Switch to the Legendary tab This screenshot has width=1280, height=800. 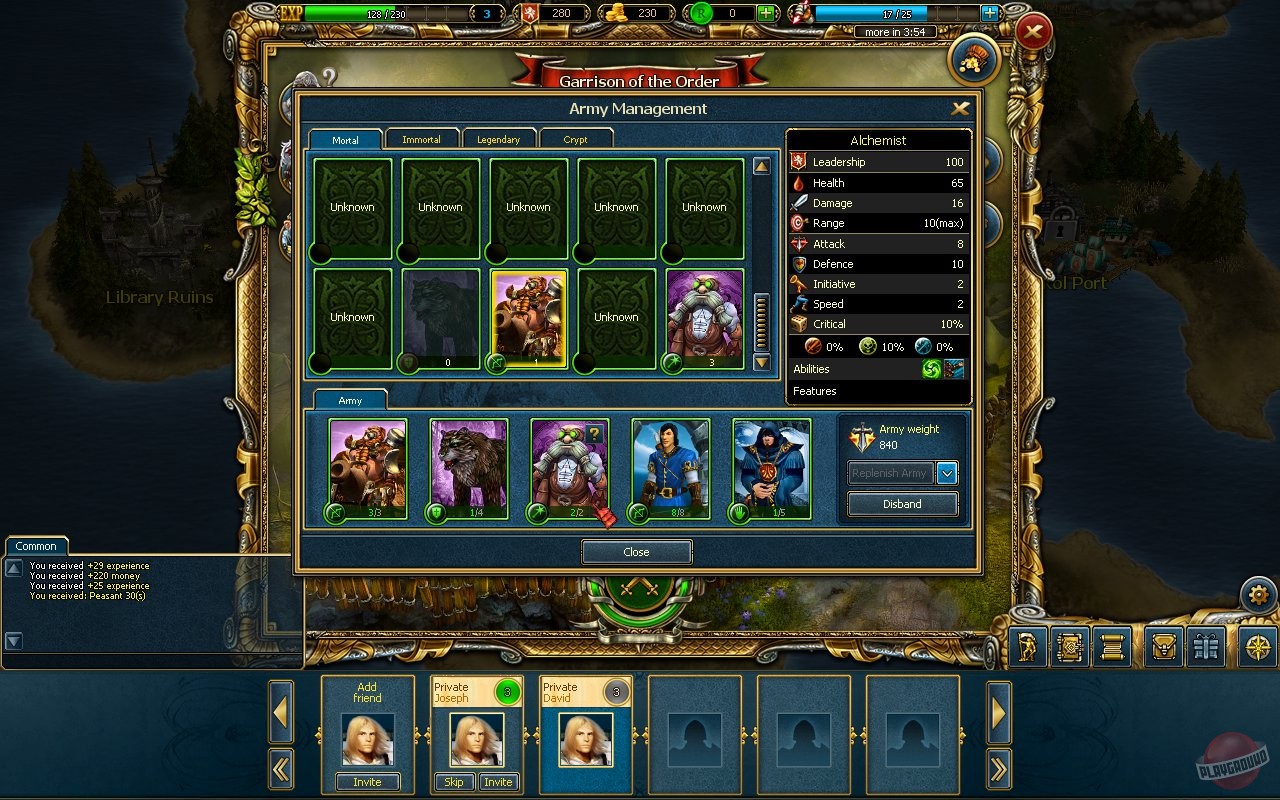click(499, 139)
